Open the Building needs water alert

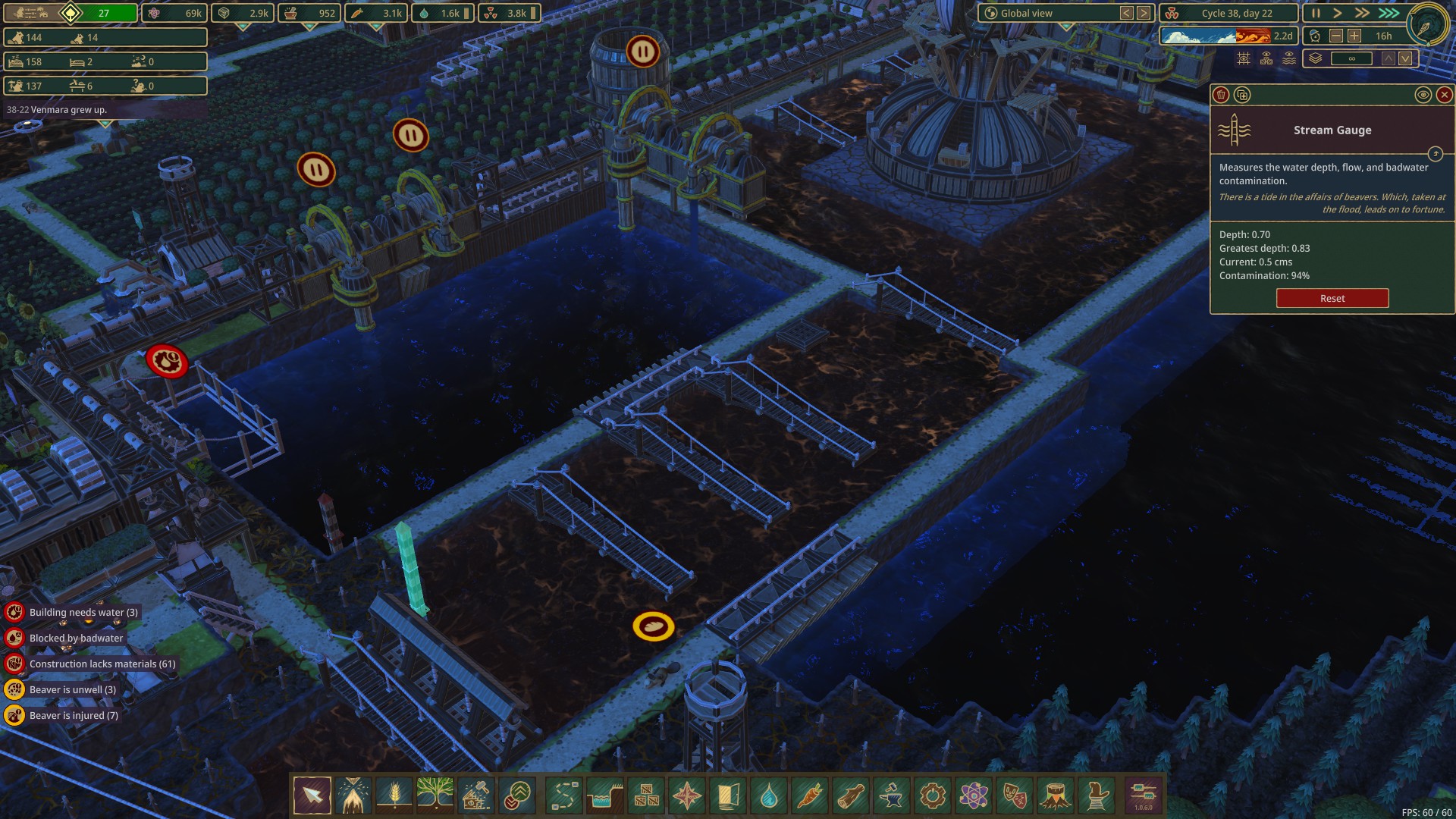[83, 612]
